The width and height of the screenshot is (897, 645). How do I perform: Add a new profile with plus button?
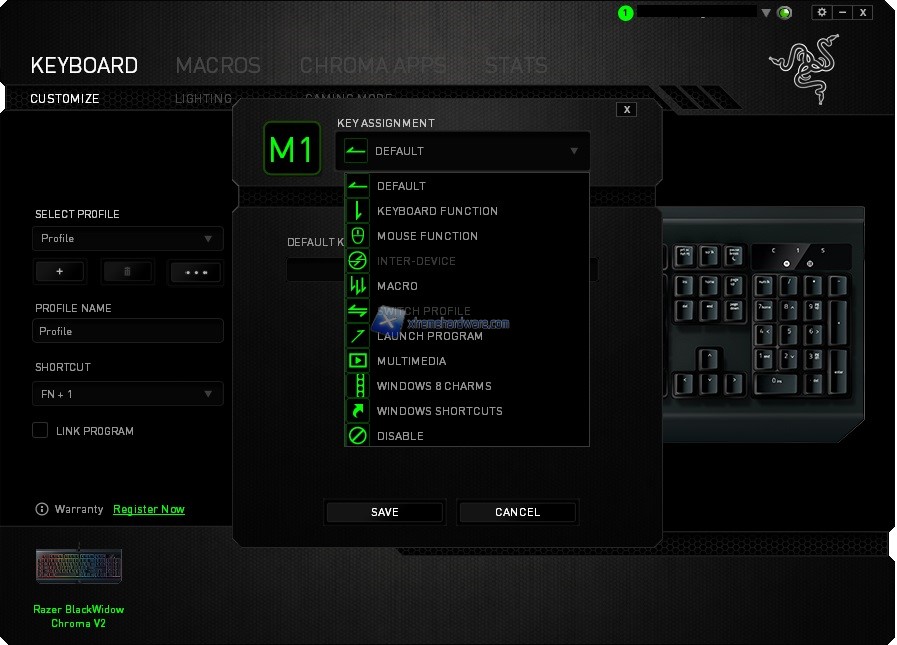pyautogui.click(x=60, y=271)
